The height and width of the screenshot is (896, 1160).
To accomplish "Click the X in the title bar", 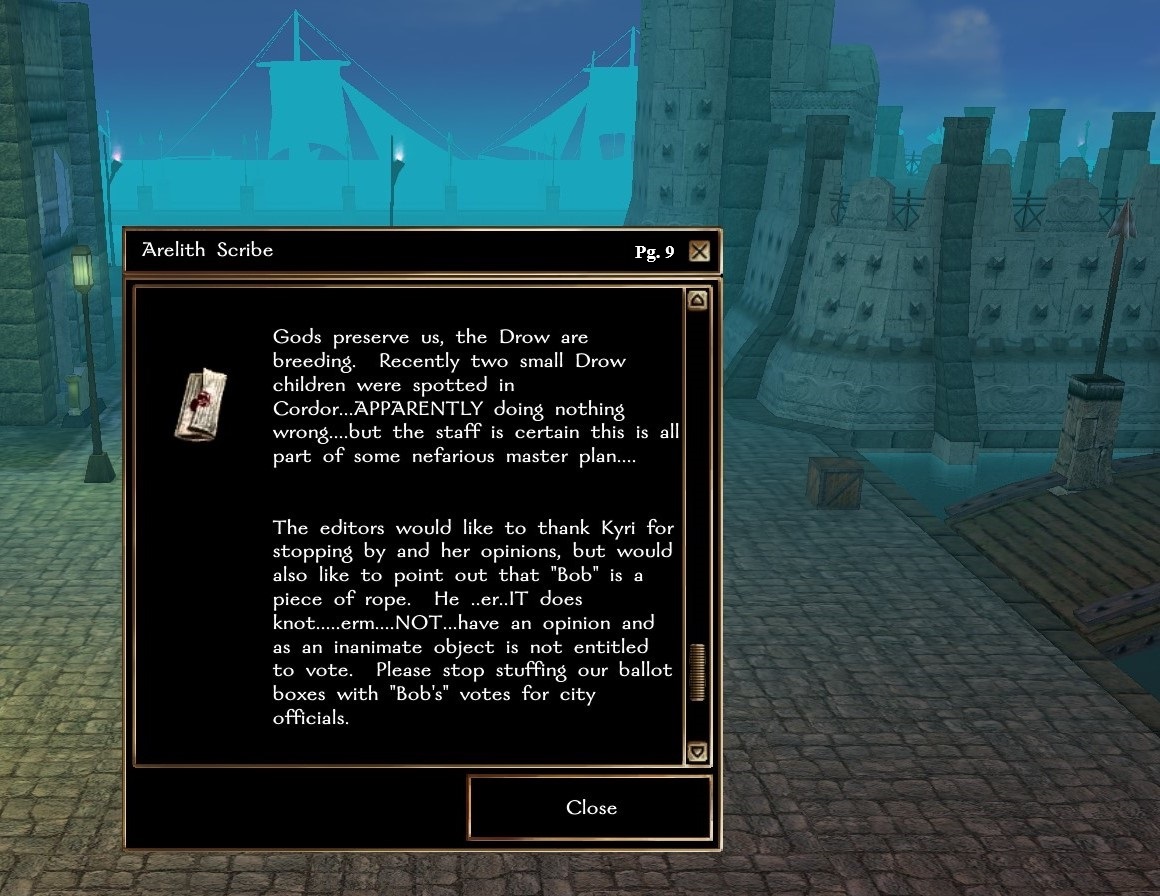I will [x=699, y=251].
